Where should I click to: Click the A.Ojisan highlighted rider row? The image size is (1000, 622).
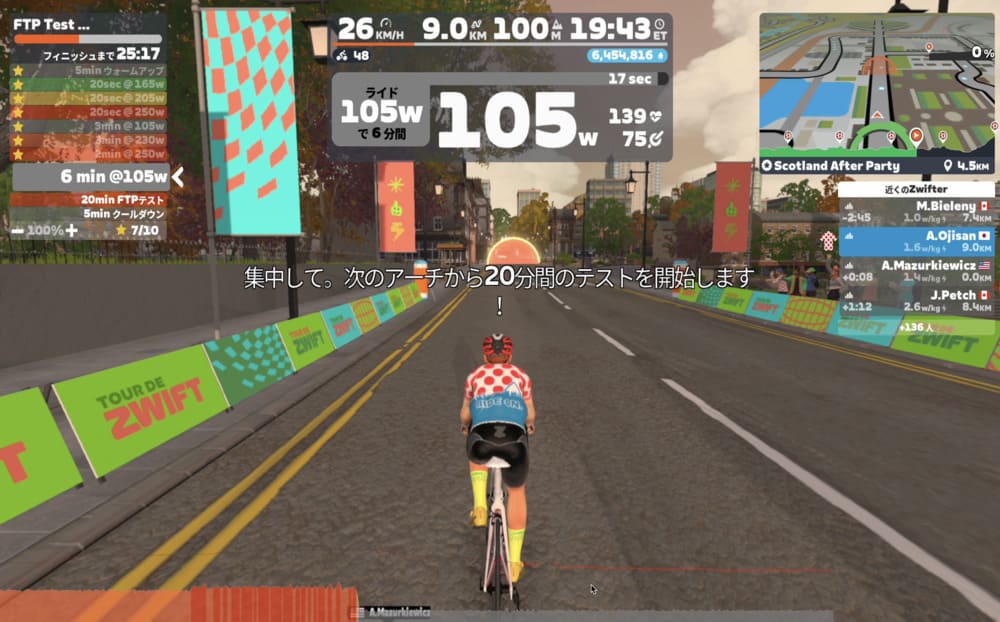pyautogui.click(x=916, y=241)
